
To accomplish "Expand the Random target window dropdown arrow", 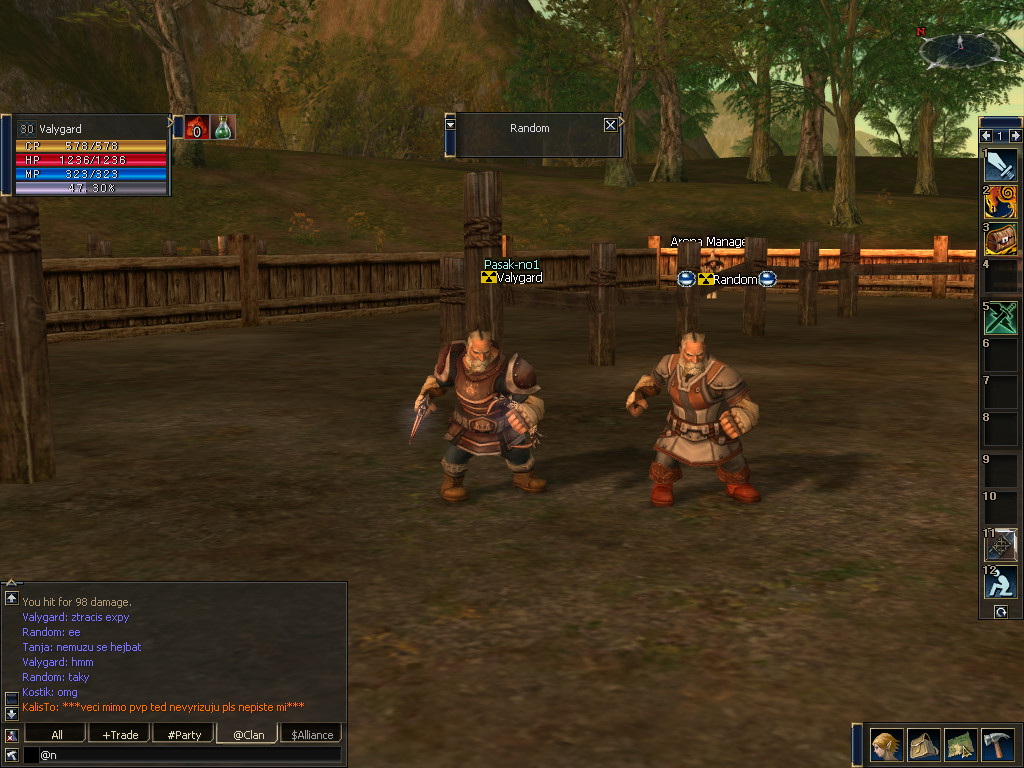I will click(x=450, y=124).
